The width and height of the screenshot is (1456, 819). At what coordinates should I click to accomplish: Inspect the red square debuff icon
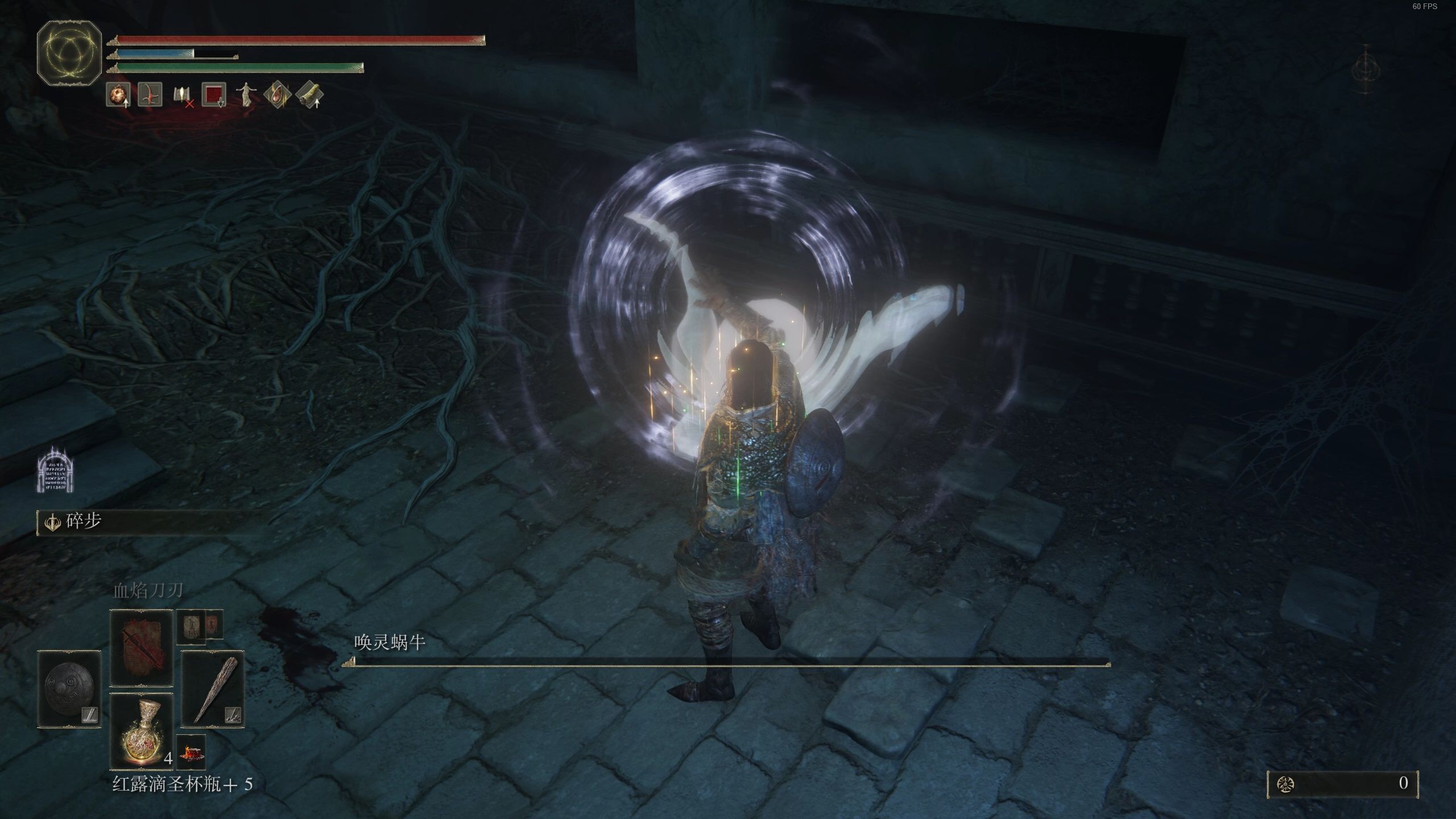pyautogui.click(x=214, y=94)
